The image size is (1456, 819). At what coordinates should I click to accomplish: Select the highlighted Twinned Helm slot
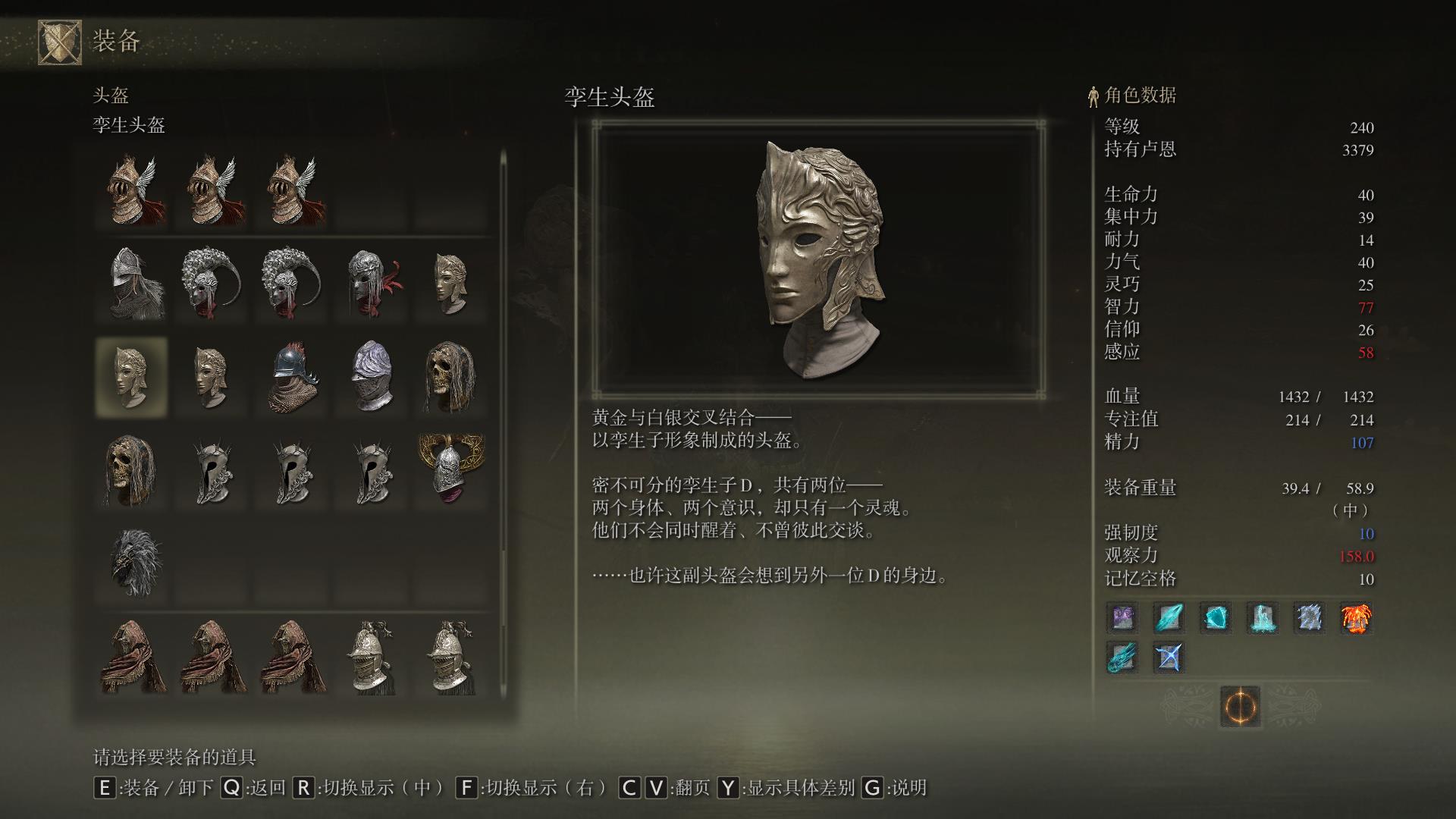(x=131, y=377)
